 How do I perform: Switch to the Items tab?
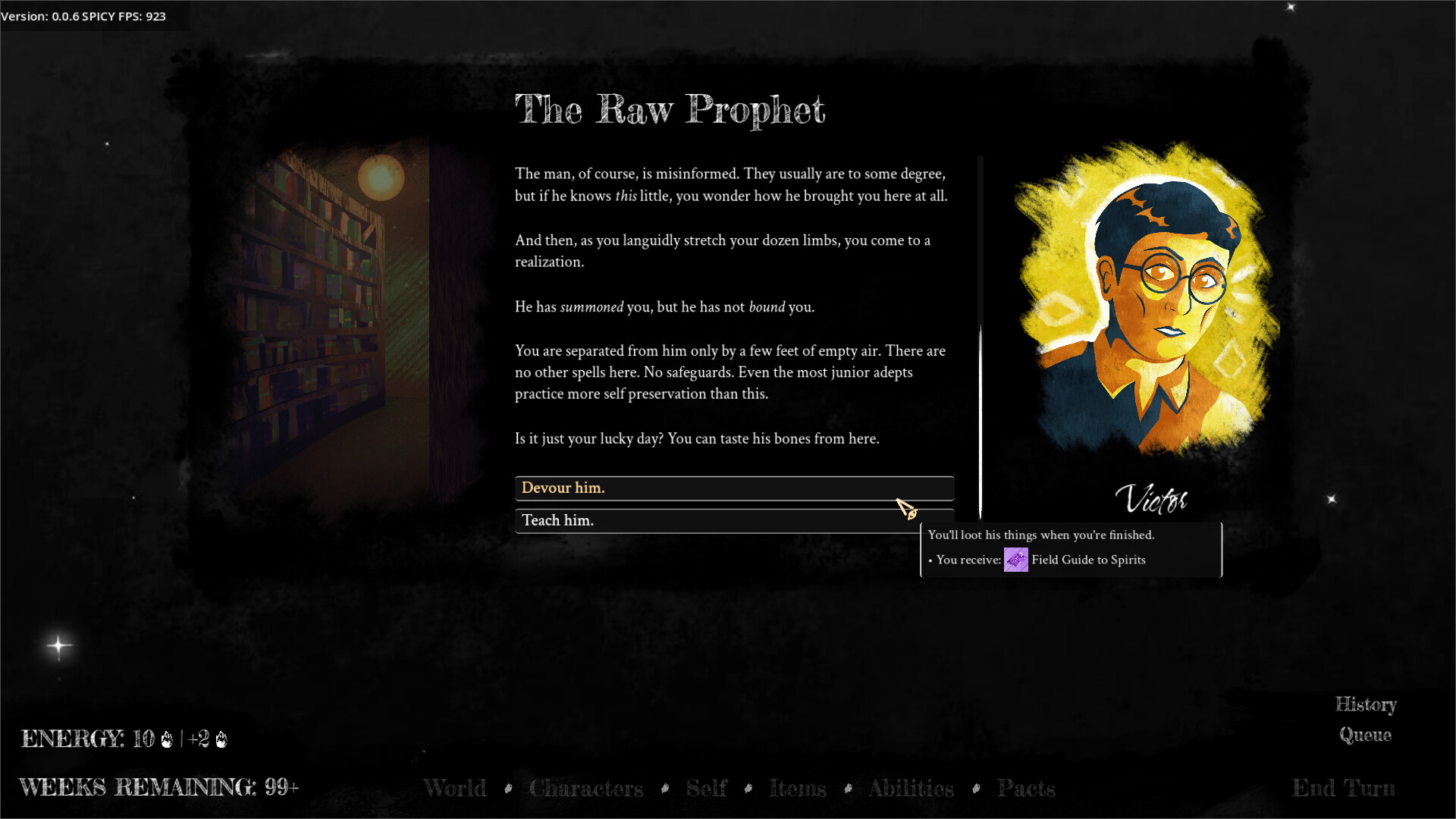tap(797, 789)
